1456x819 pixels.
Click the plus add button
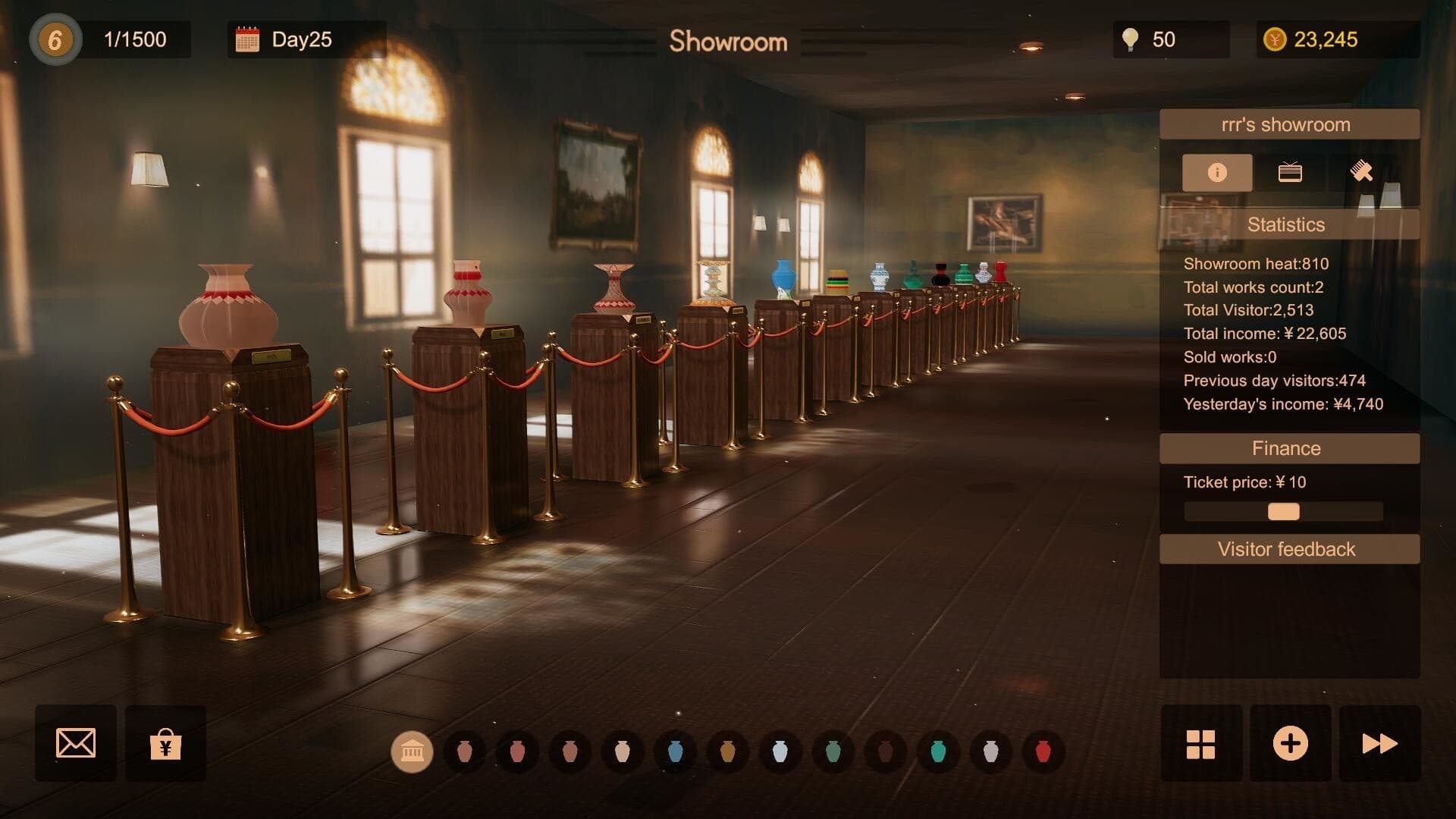[x=1290, y=744]
